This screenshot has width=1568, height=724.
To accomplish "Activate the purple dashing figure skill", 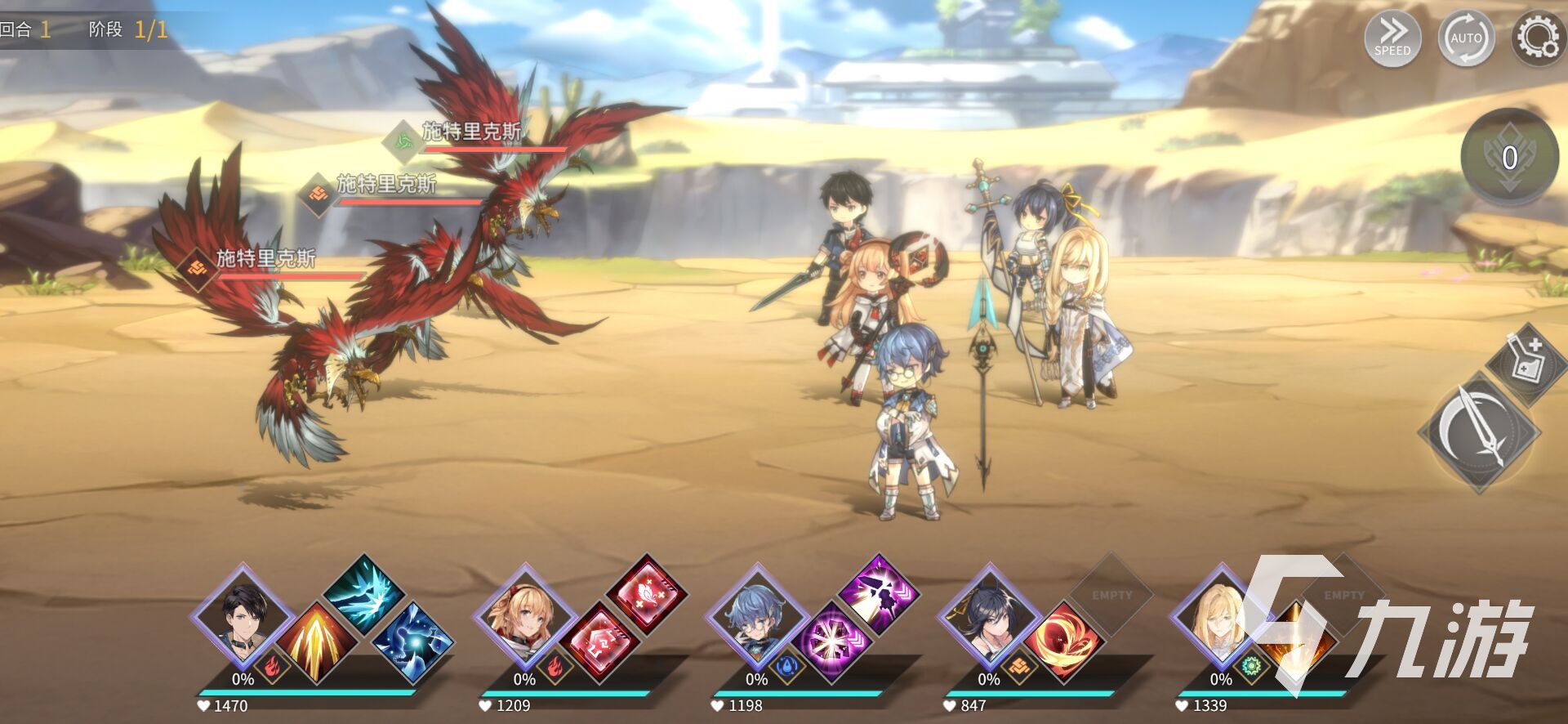I will pos(878,595).
